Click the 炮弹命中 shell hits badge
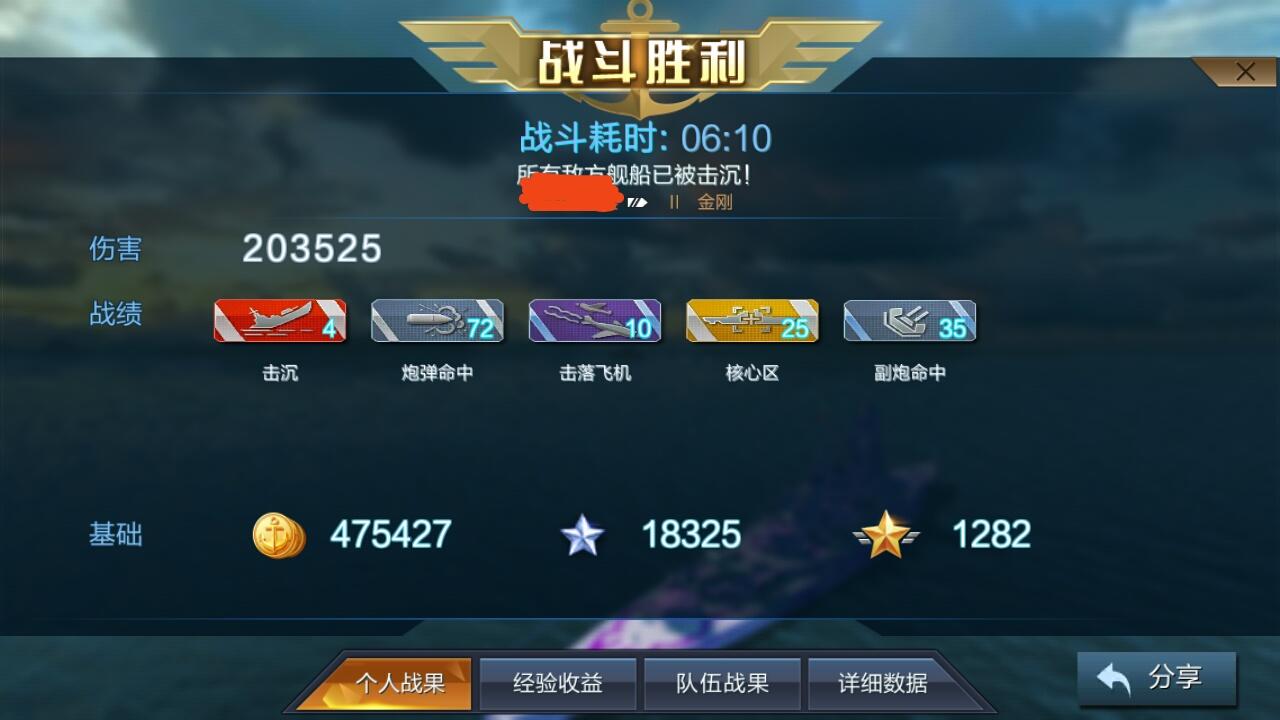1280x720 pixels. pos(437,320)
